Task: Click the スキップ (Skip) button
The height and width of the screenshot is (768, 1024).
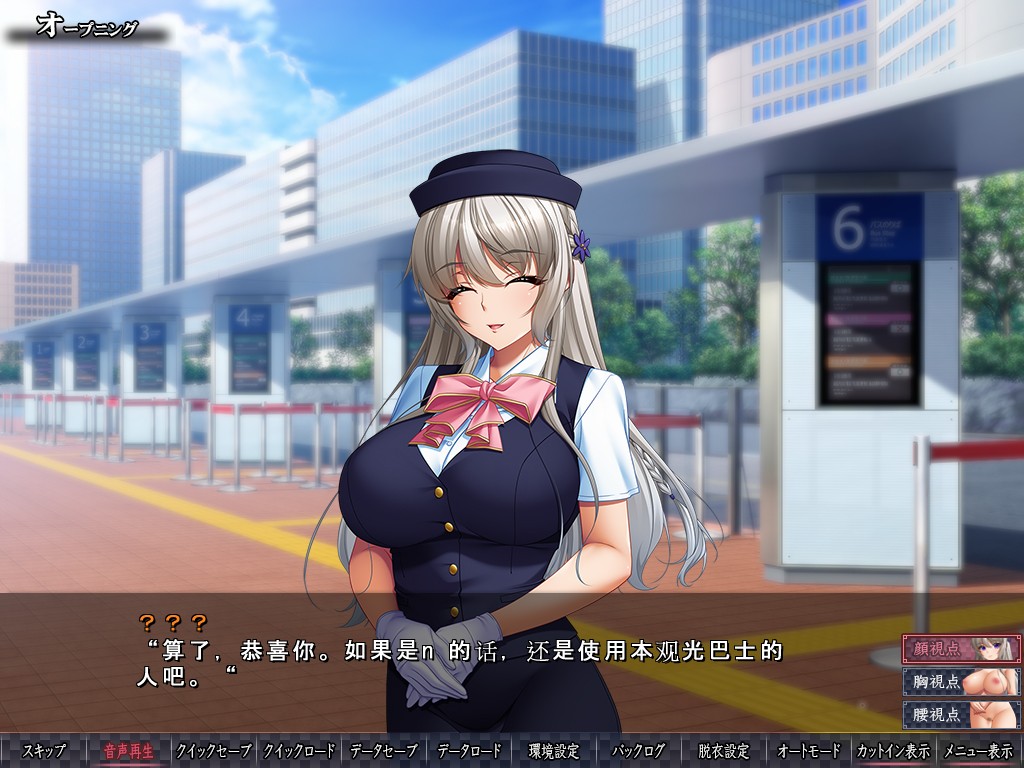Action: pyautogui.click(x=44, y=751)
